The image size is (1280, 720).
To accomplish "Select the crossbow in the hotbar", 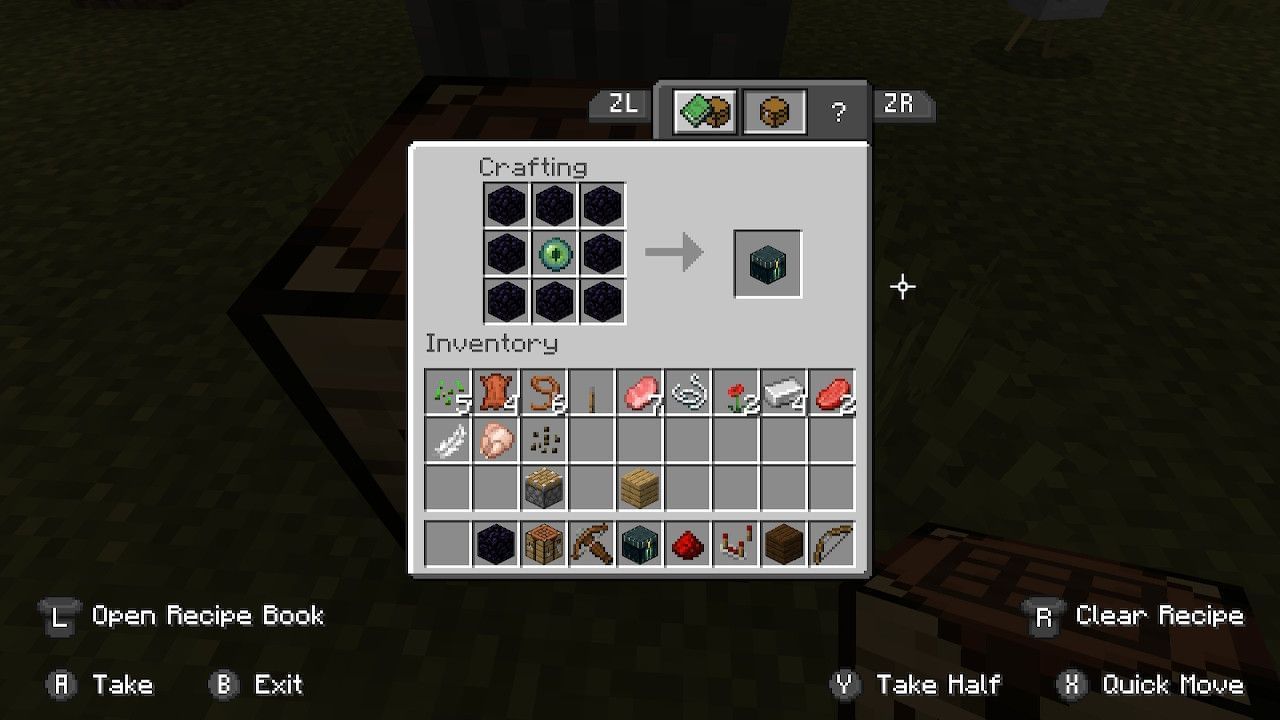I will (593, 542).
